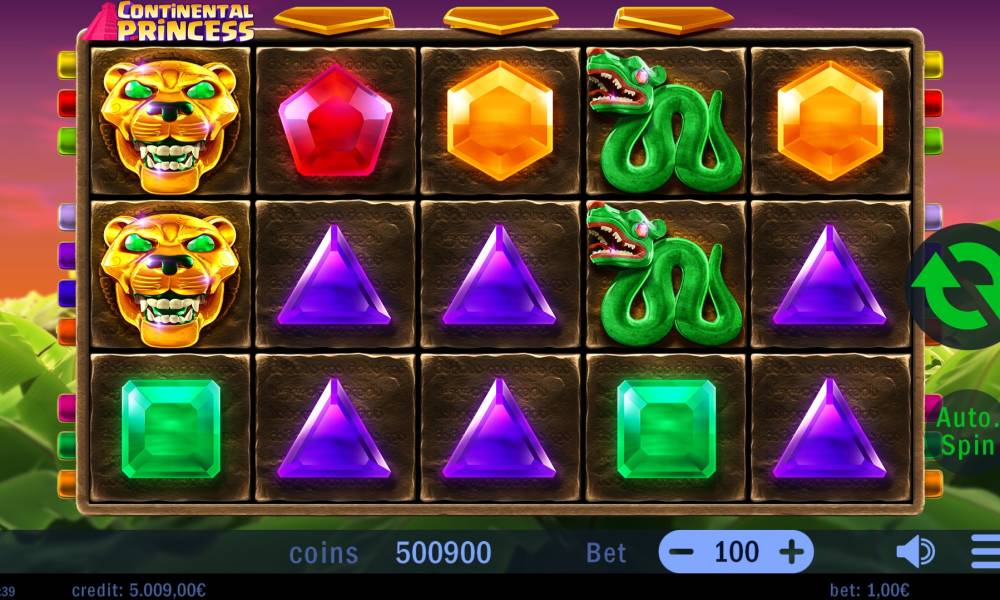Activate the Auto Spin button
Image resolution: width=1000 pixels, height=600 pixels.
click(965, 431)
